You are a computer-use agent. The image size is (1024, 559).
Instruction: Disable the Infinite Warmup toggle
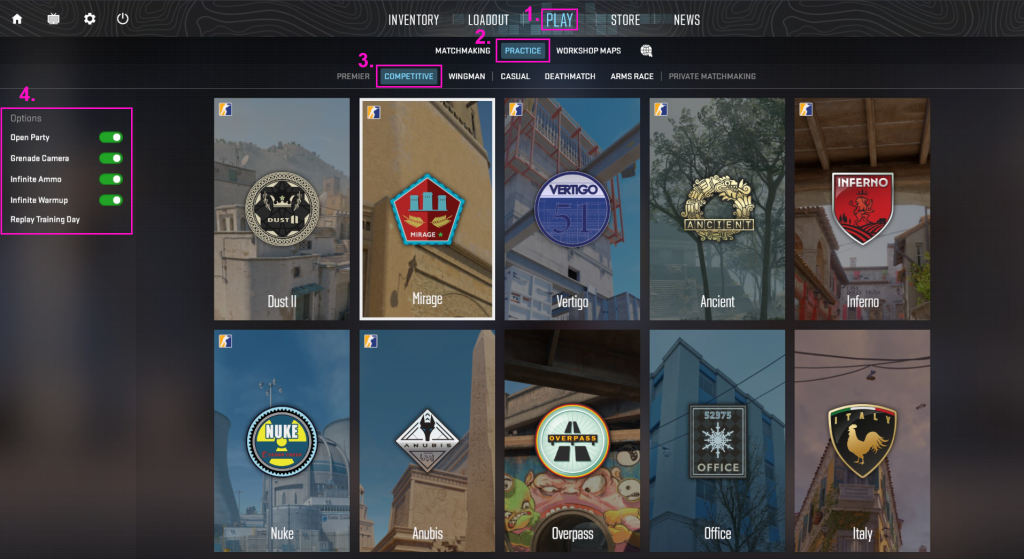(111, 201)
